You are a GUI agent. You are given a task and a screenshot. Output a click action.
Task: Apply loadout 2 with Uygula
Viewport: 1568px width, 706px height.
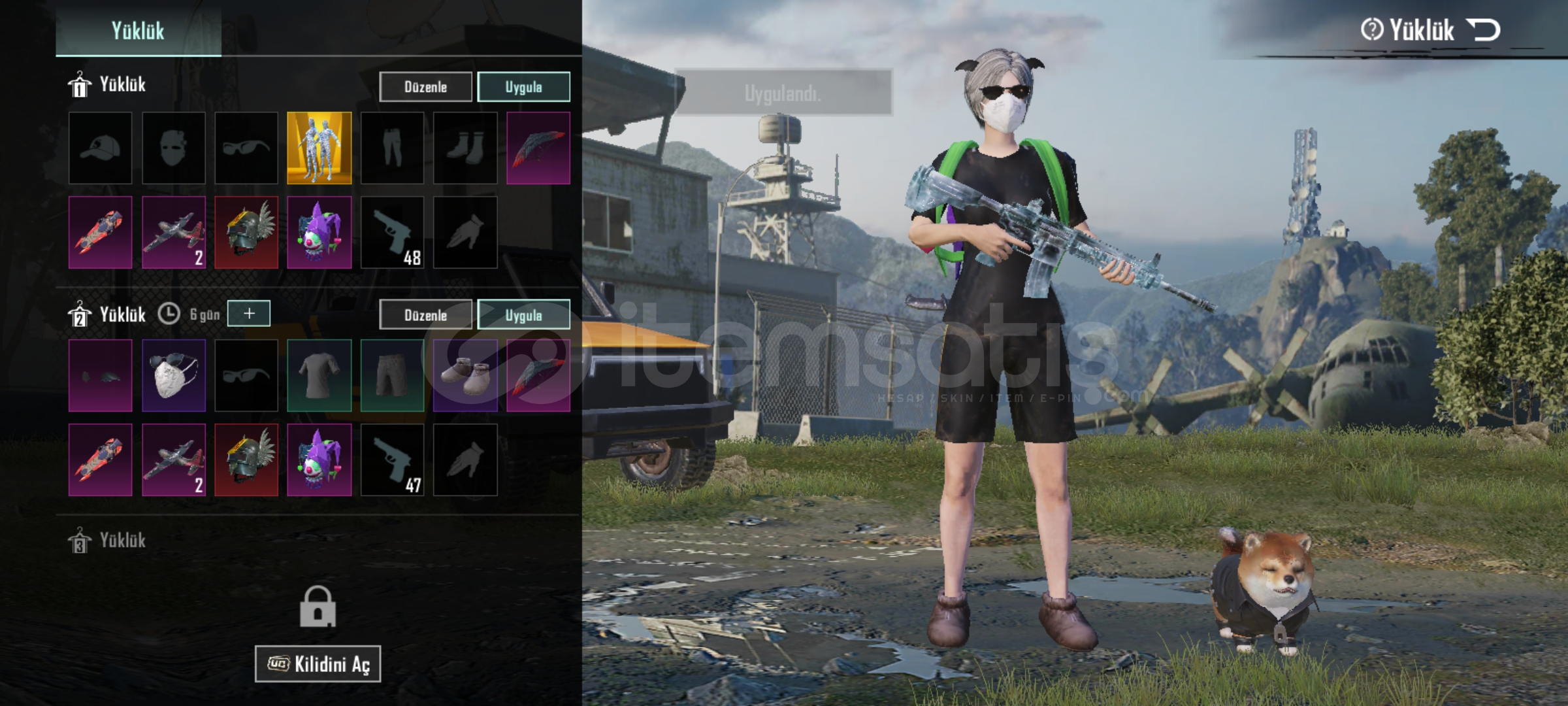[523, 315]
